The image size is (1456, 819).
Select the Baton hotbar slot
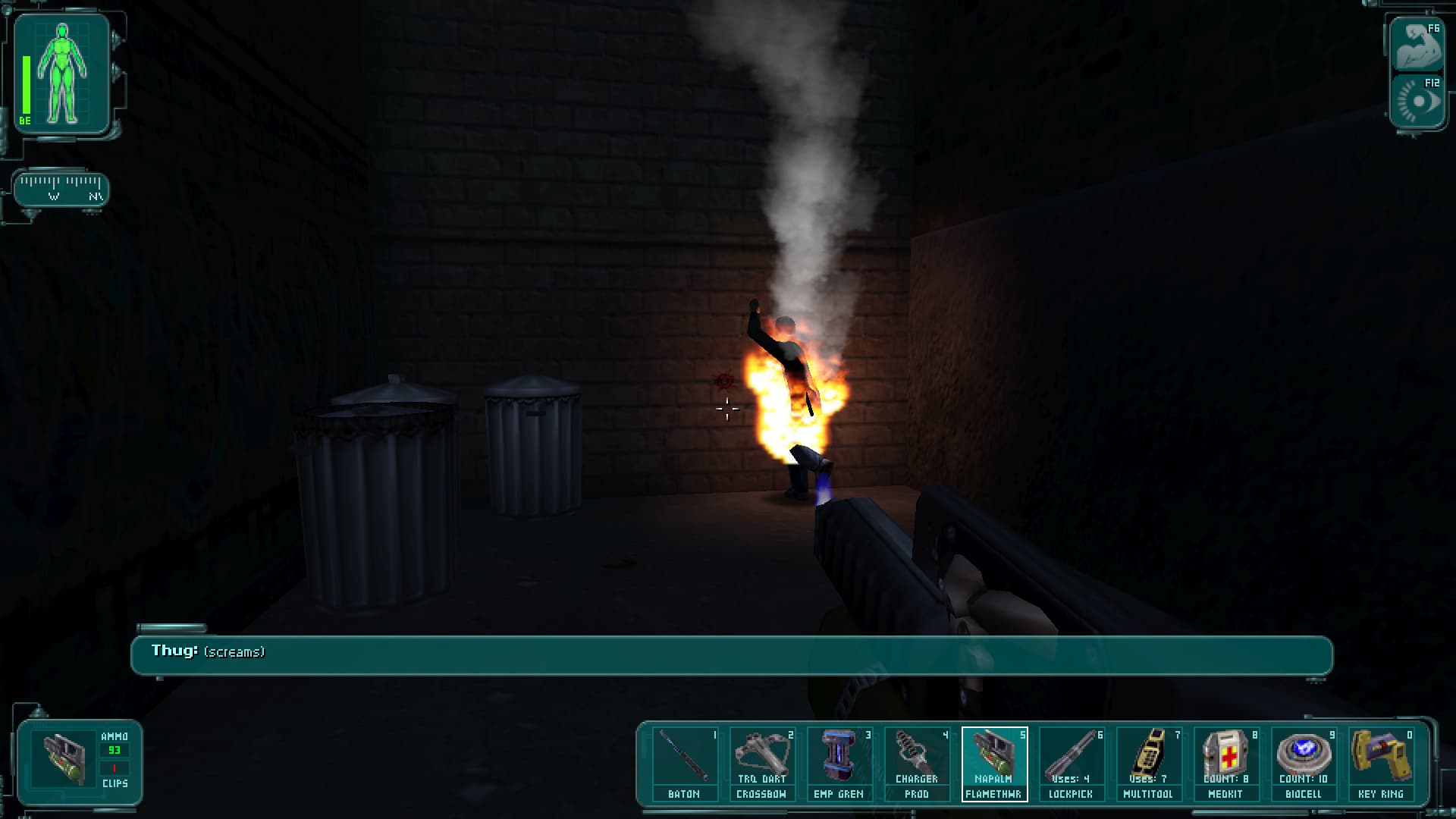(684, 763)
